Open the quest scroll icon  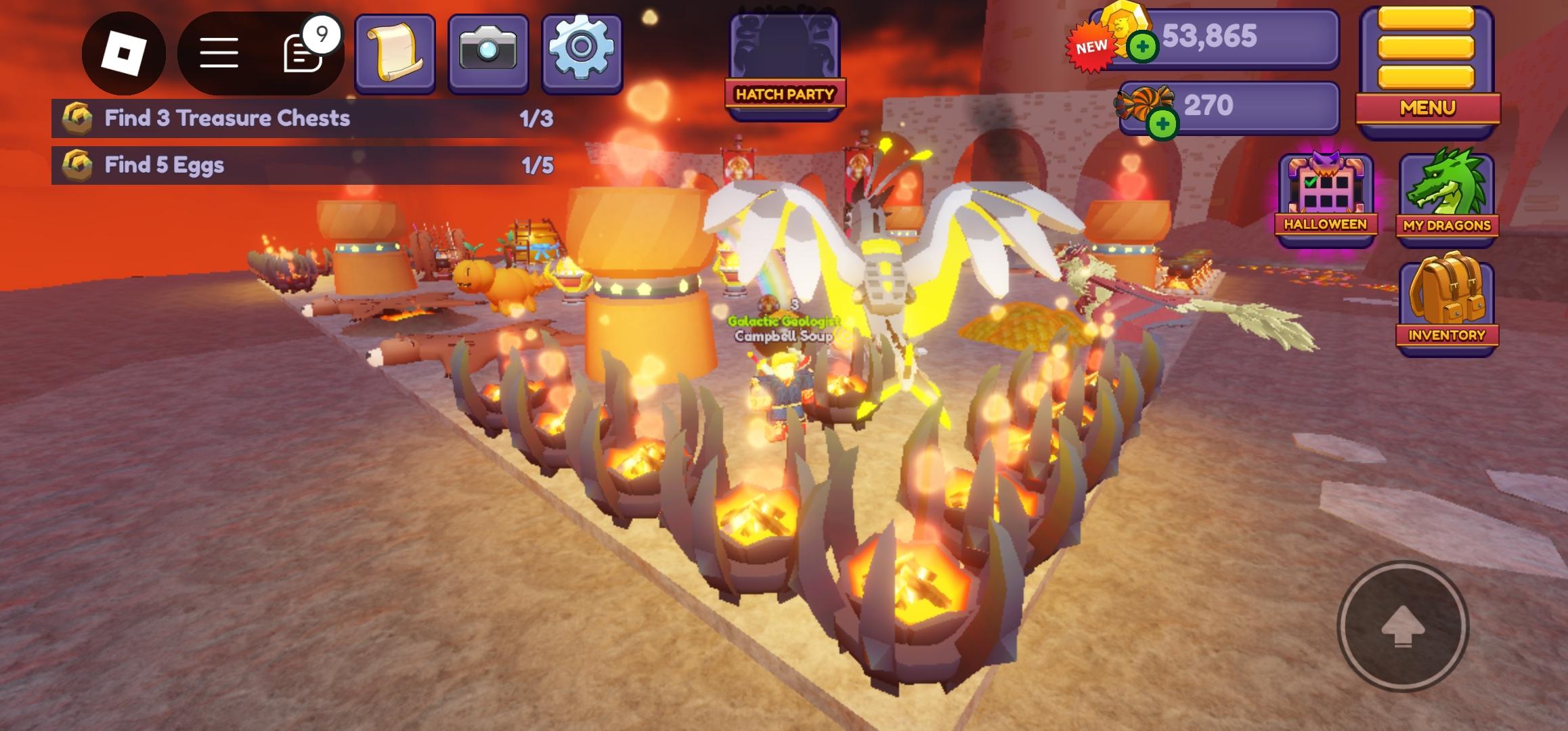pyautogui.click(x=394, y=50)
